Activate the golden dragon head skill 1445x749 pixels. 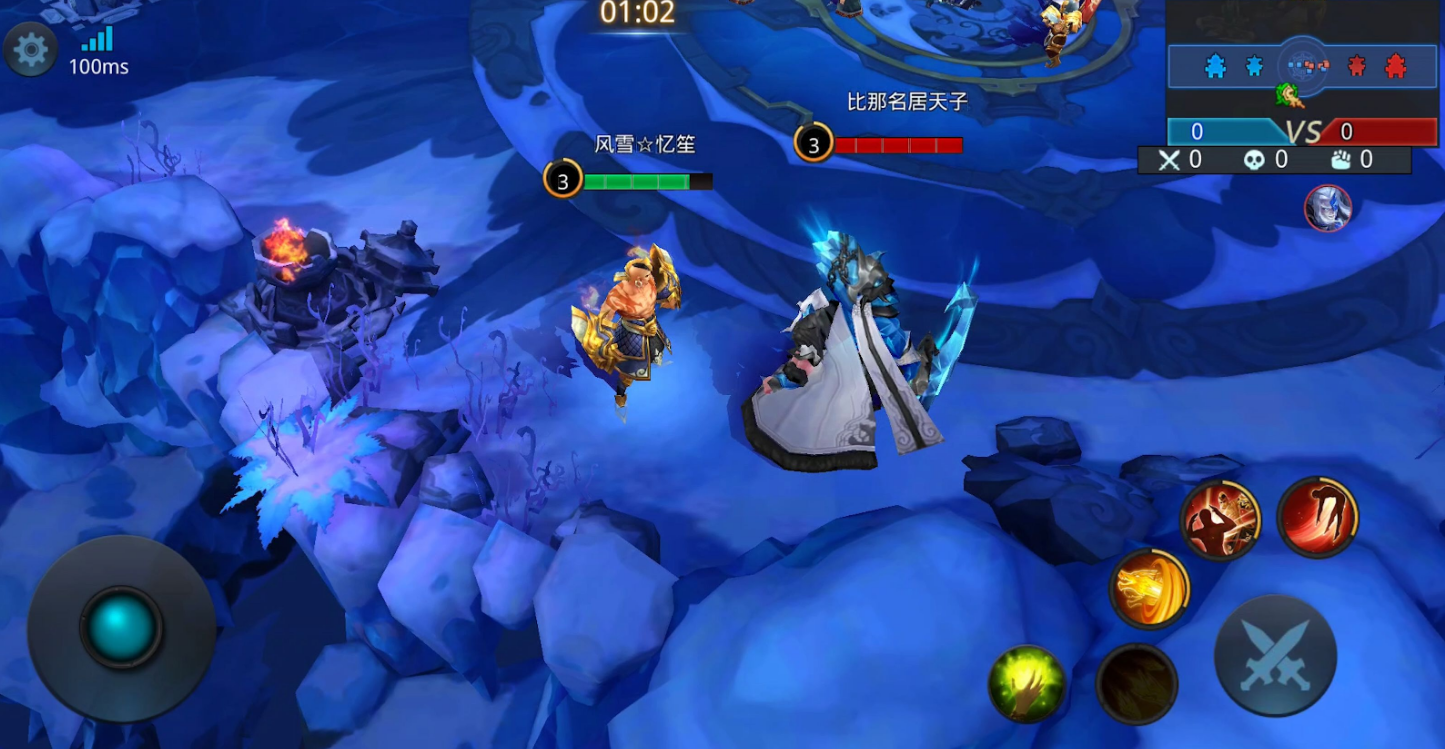coord(1149,589)
